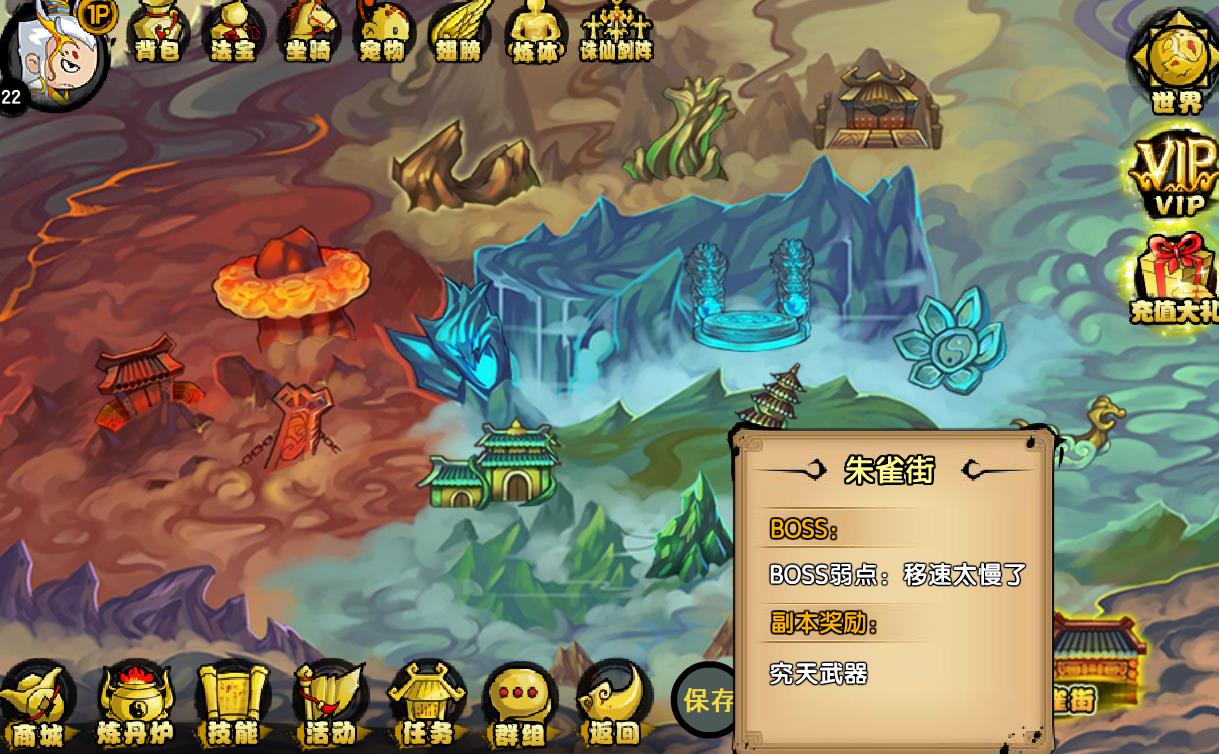Image resolution: width=1219 pixels, height=754 pixels.
Task: Open the 翅膀 wings menu
Action: tap(458, 30)
